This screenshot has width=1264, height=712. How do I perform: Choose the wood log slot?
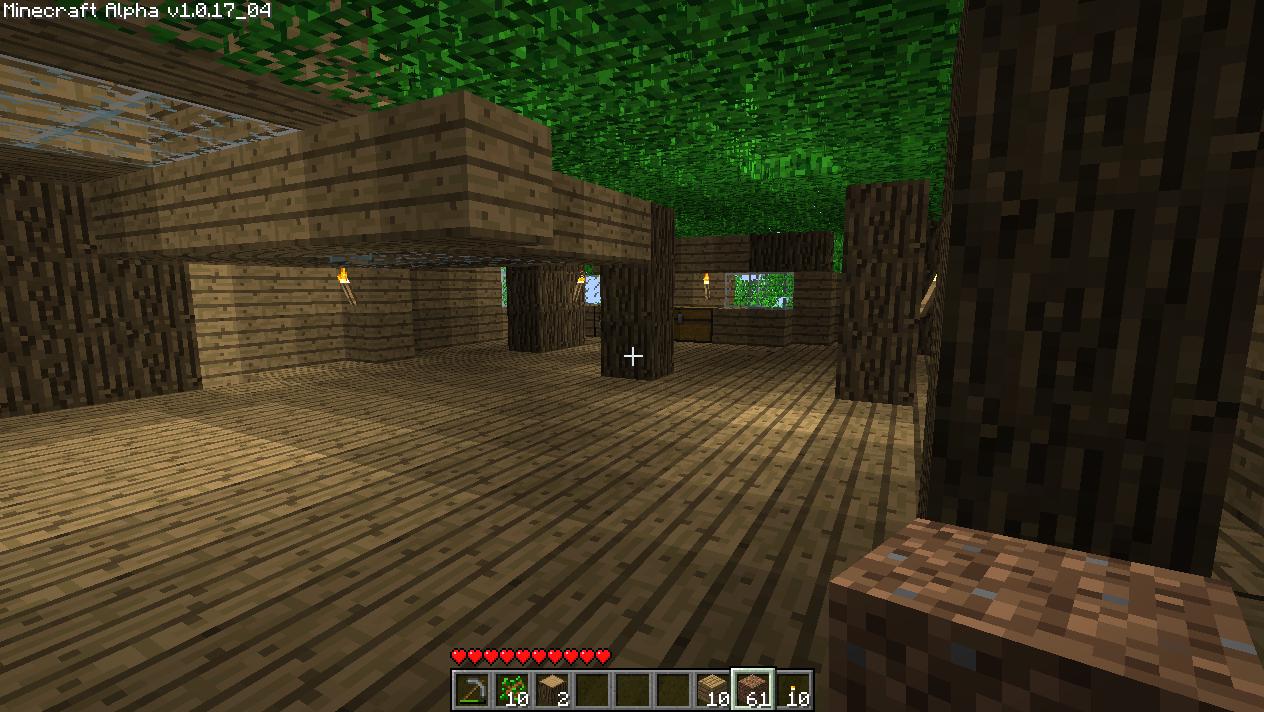pyautogui.click(x=552, y=690)
